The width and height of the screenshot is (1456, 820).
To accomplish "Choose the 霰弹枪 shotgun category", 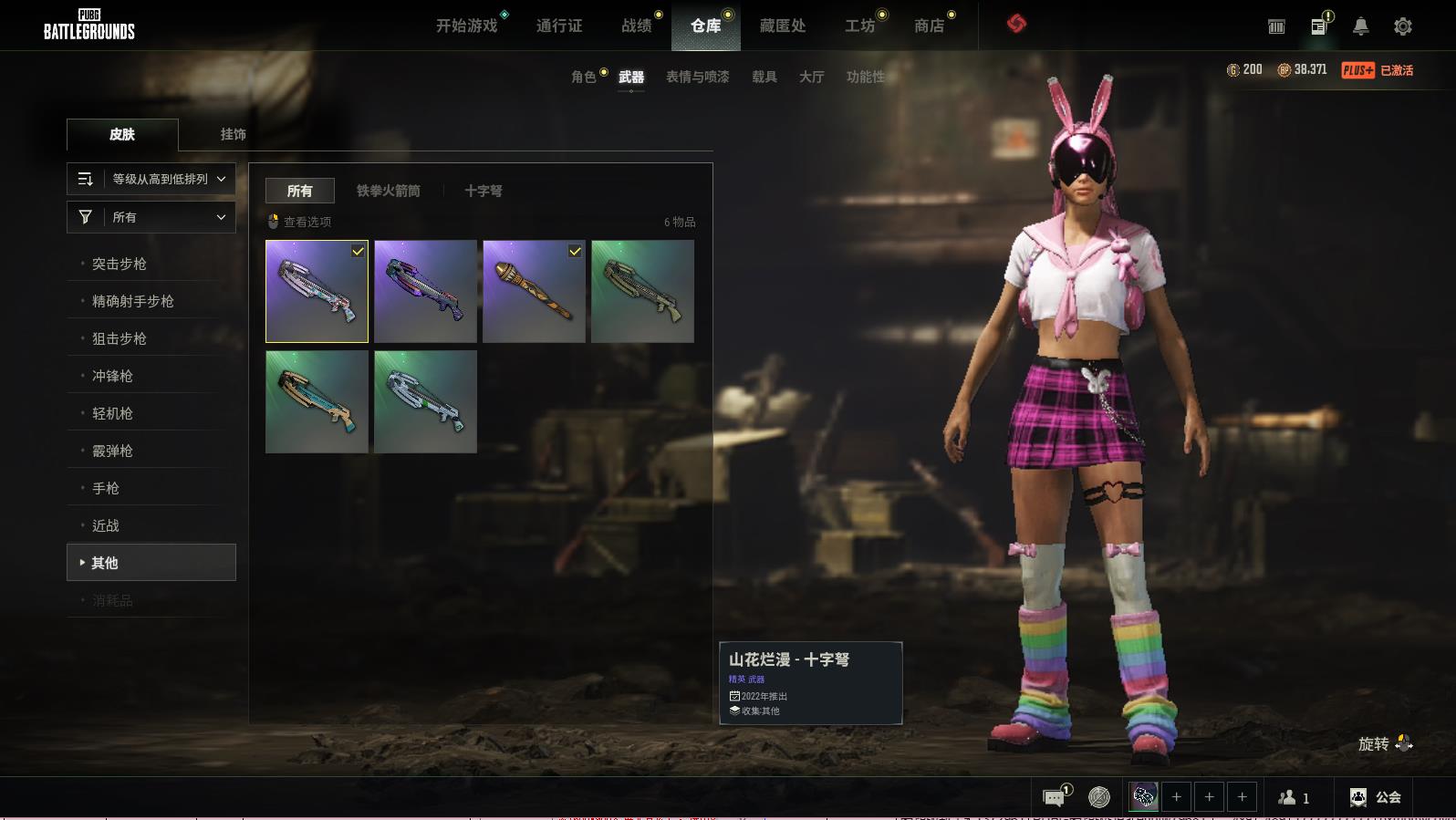I will click(112, 451).
